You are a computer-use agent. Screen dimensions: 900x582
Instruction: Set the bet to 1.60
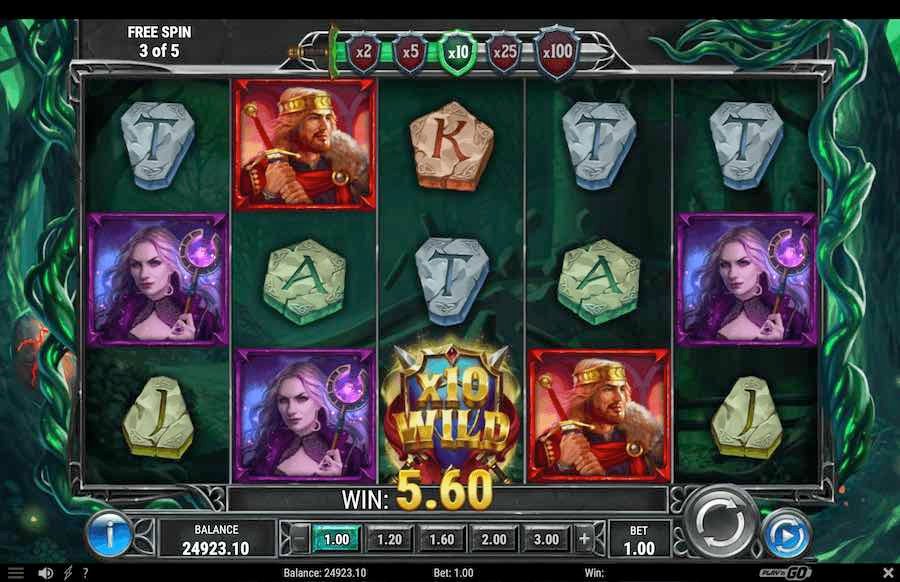coord(441,539)
